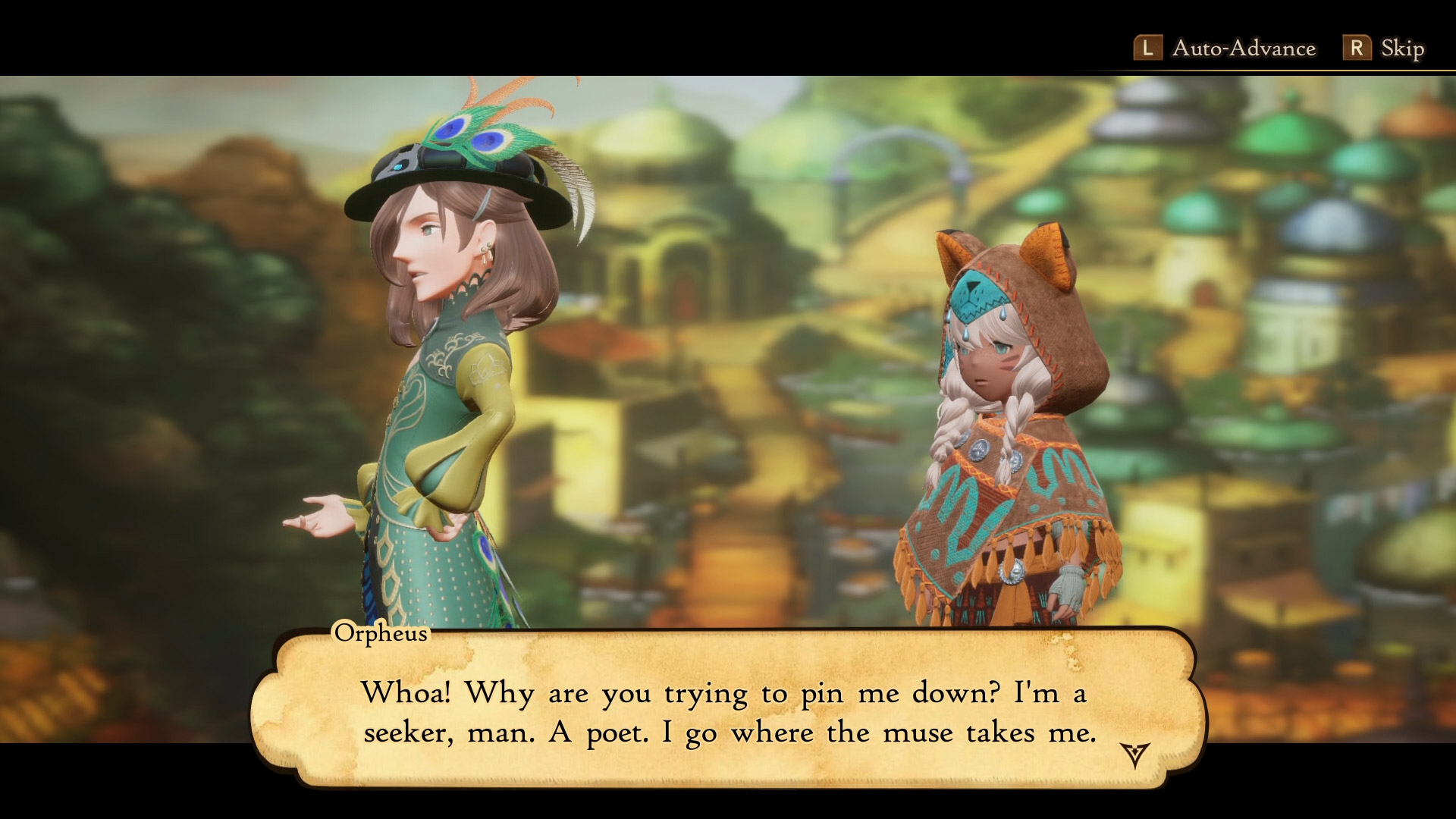
Task: Toggle the Auto-Advance dialogue option
Action: click(x=1225, y=49)
